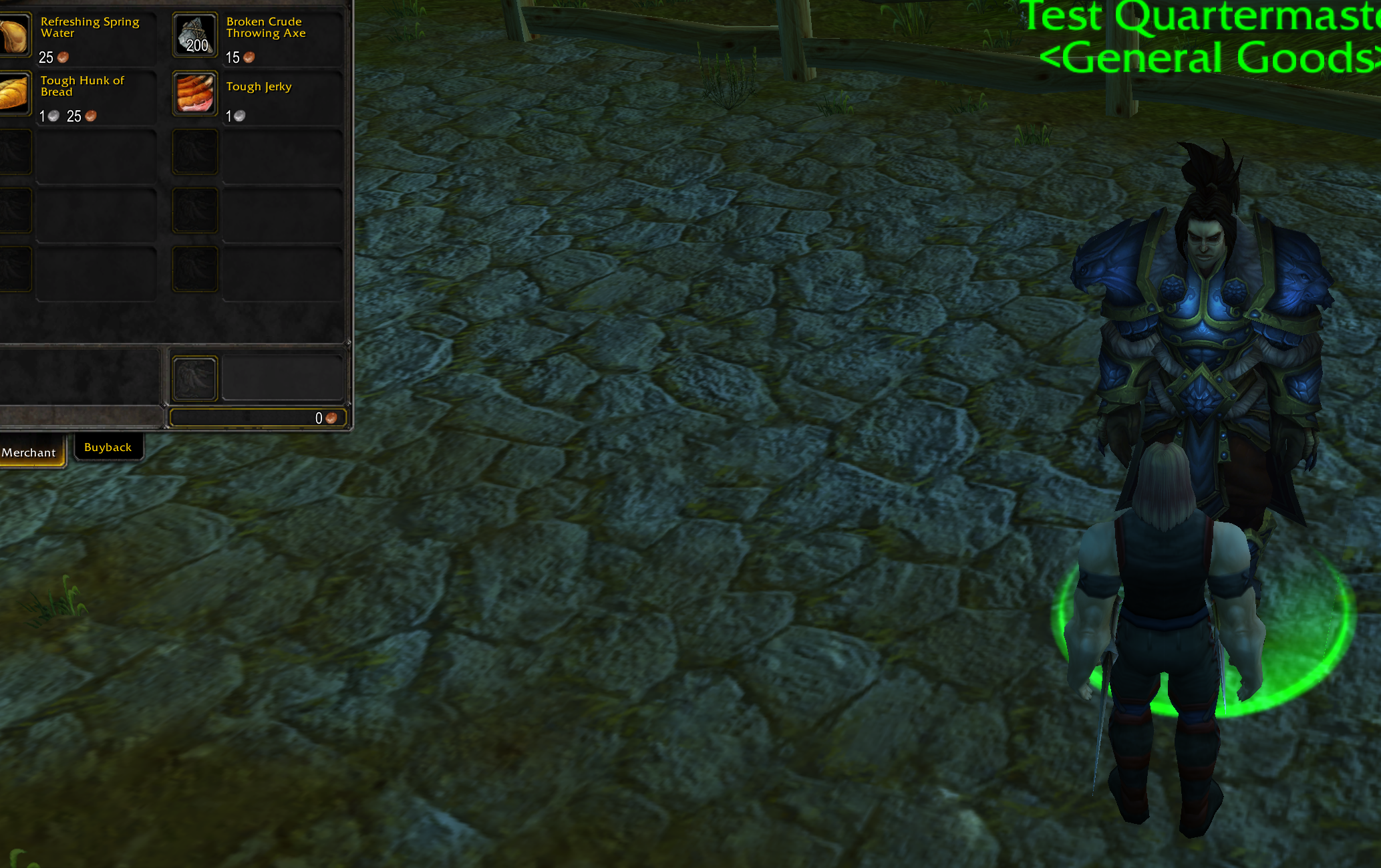Click the copper coin on Refreshing Spring Water price
1381x868 pixels.
click(63, 58)
